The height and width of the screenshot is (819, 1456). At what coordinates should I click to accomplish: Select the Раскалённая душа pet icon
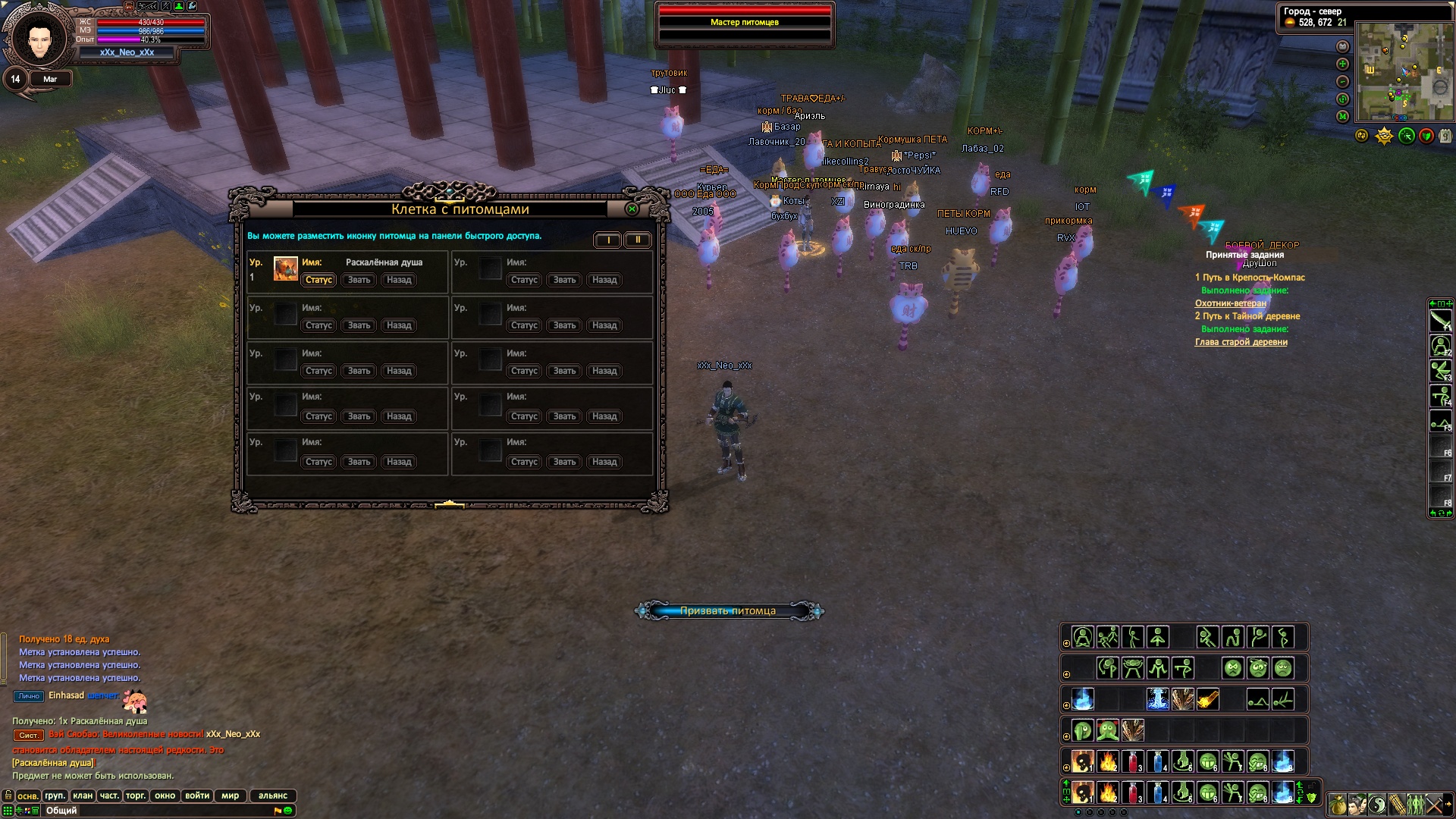pos(285,269)
